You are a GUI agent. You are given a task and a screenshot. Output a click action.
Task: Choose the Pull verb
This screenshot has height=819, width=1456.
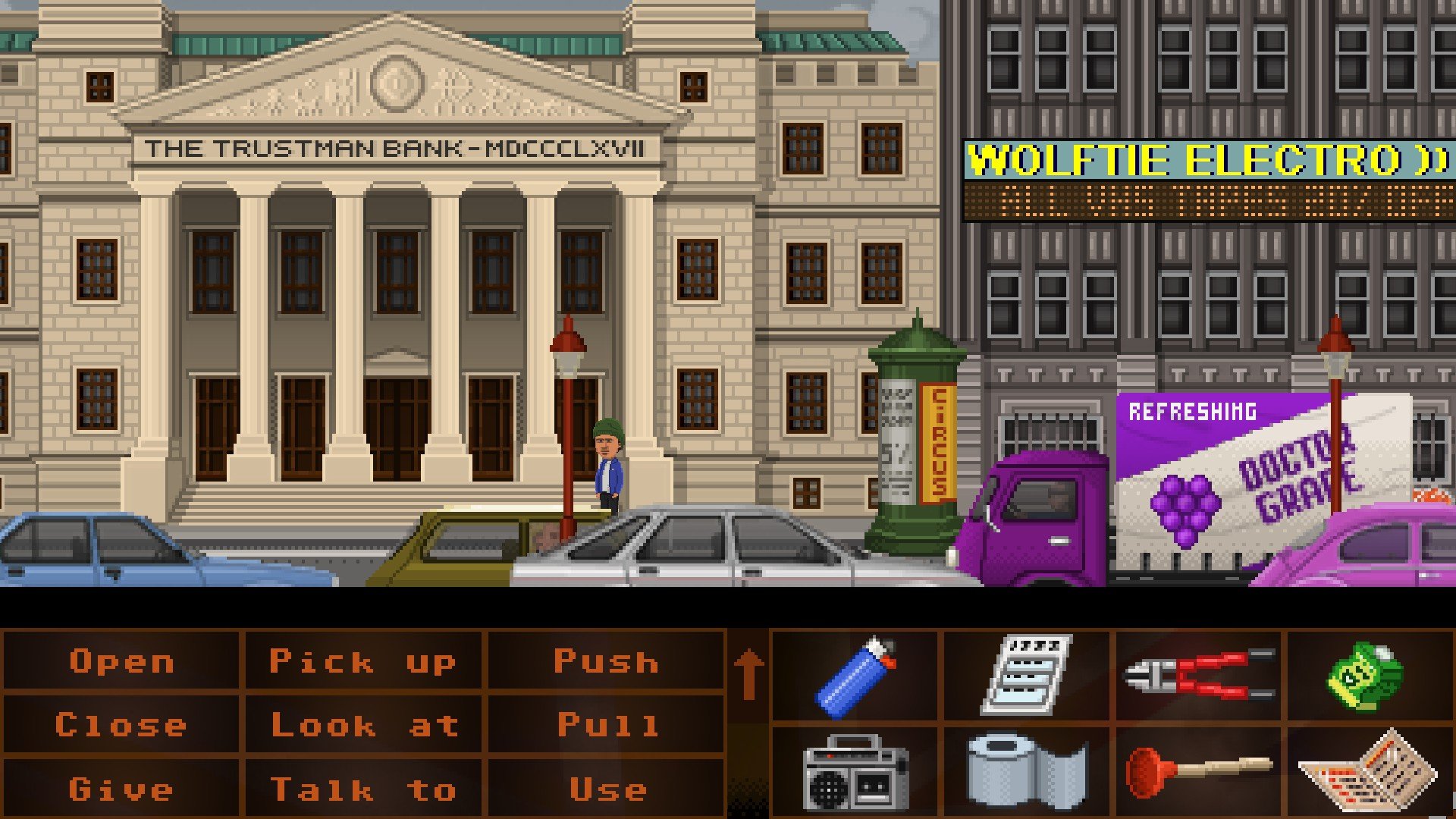click(607, 725)
